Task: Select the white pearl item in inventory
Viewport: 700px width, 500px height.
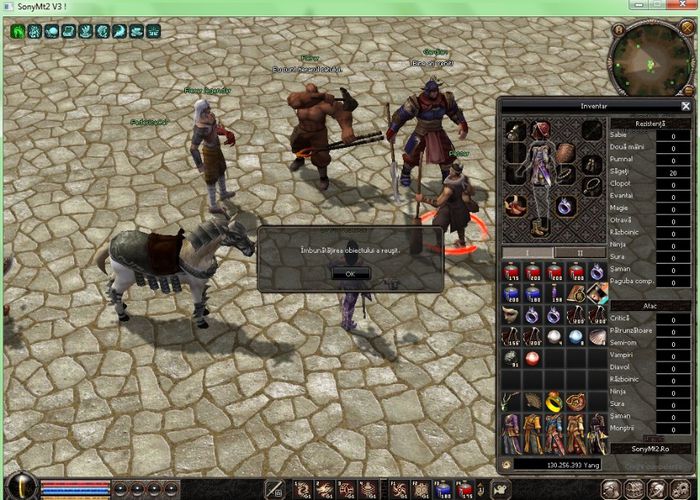Action: pyautogui.click(x=554, y=337)
